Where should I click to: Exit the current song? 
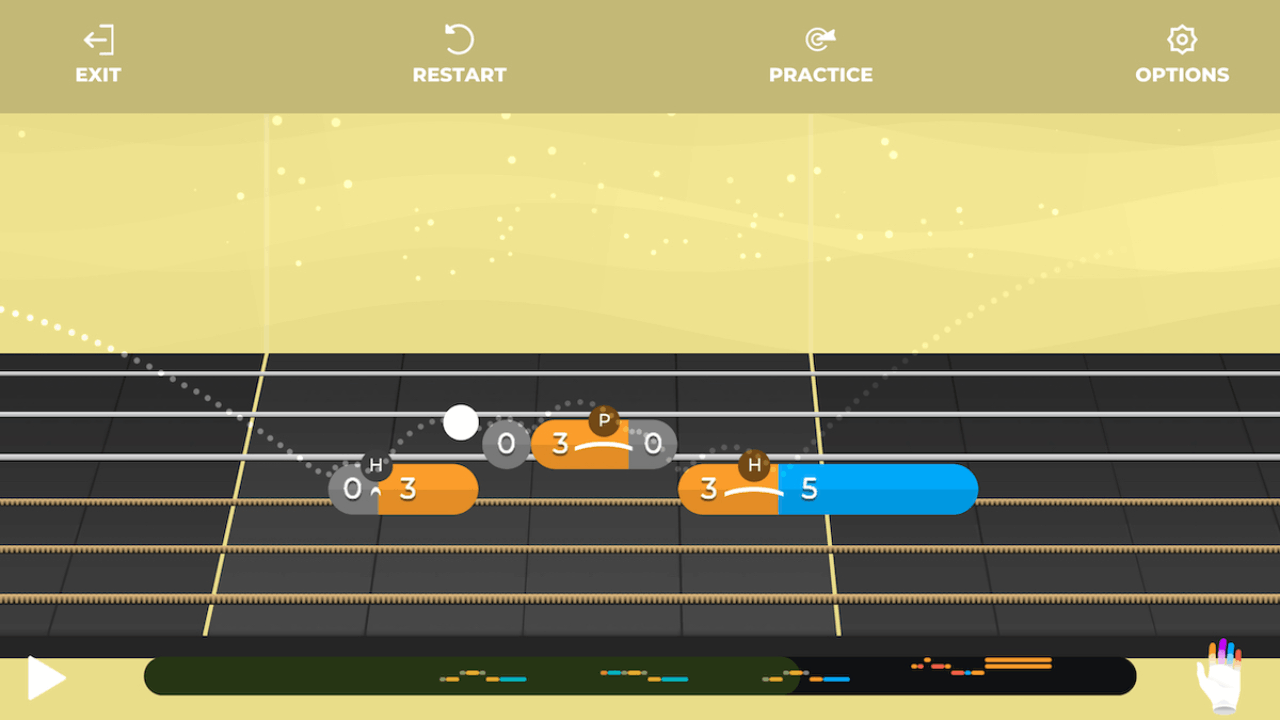point(98,56)
